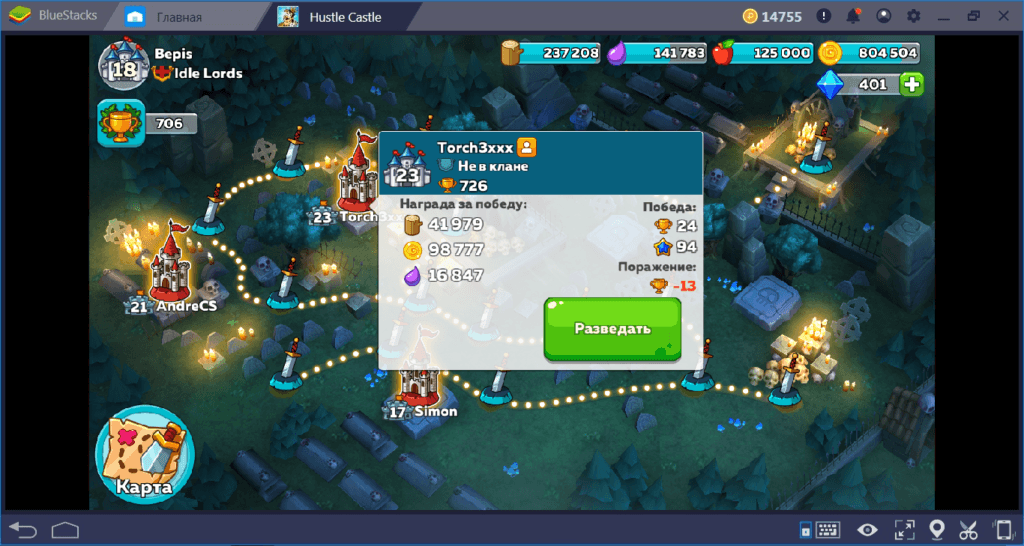The image size is (1024, 546).
Task: Minimize the BlueStacks window
Action: 943,17
